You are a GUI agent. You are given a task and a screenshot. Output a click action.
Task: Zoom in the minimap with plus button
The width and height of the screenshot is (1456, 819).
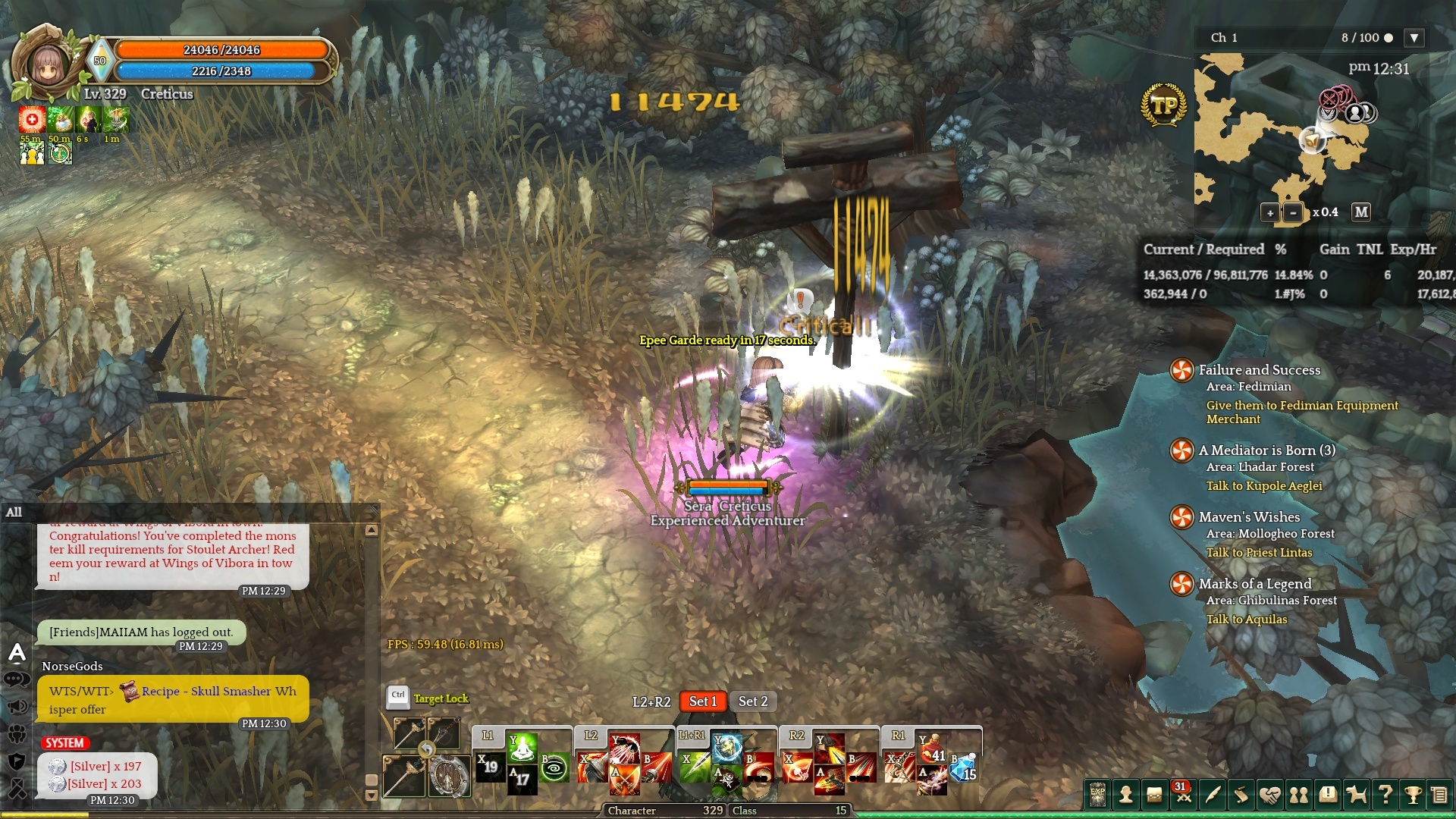pos(1270,213)
